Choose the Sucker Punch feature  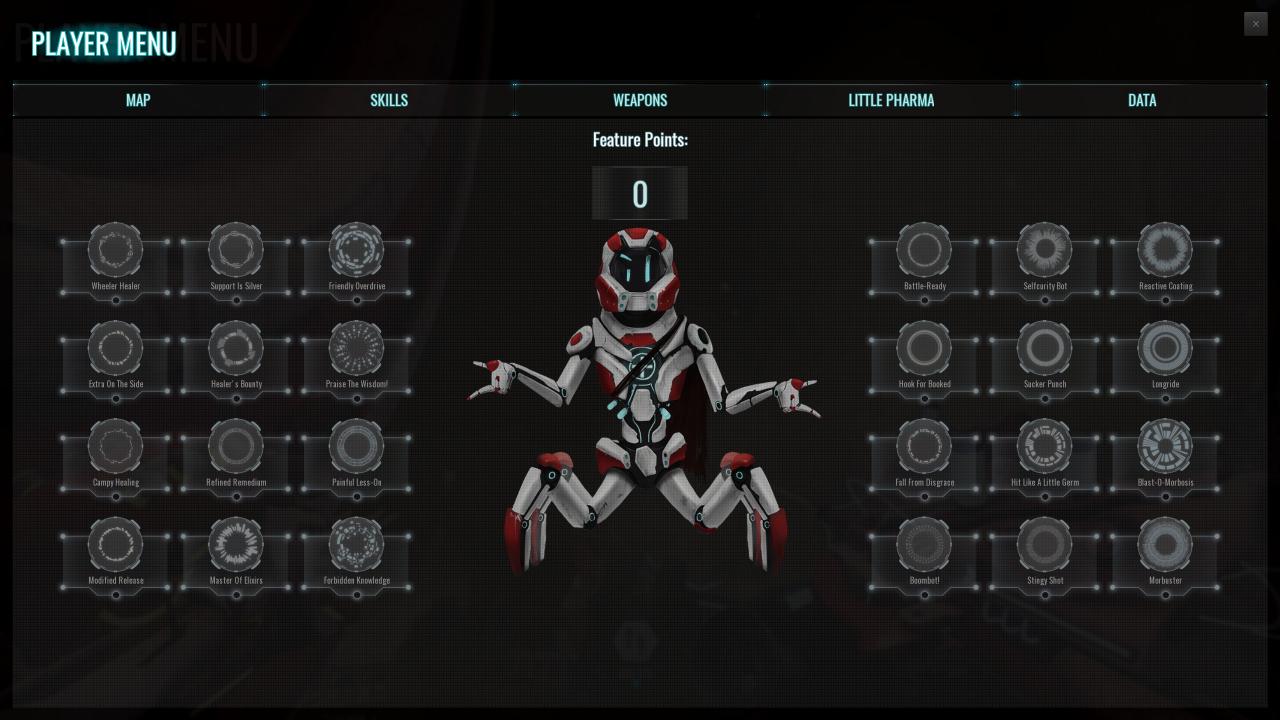click(x=1045, y=348)
